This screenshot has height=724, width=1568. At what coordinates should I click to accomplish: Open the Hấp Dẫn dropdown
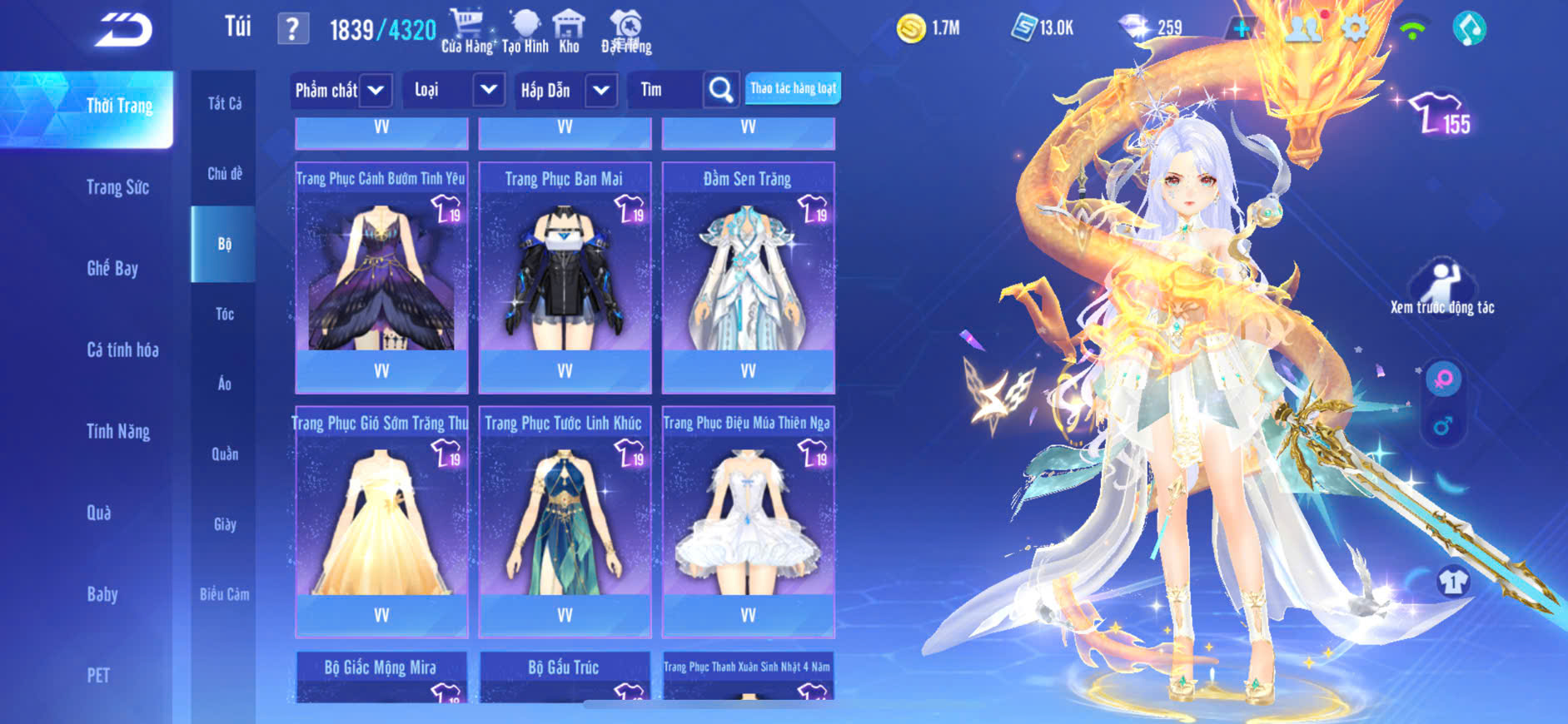click(x=601, y=90)
